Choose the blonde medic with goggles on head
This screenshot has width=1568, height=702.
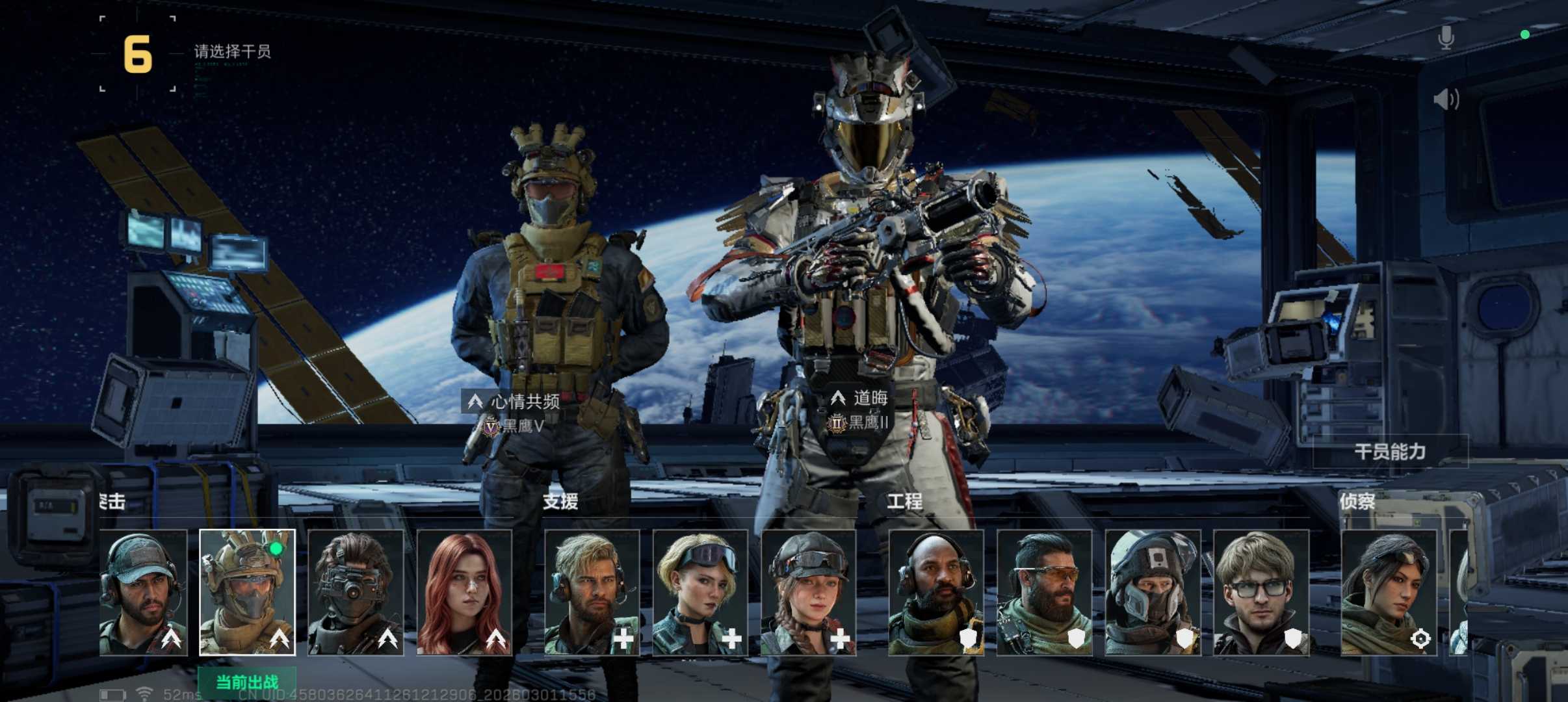tap(700, 592)
